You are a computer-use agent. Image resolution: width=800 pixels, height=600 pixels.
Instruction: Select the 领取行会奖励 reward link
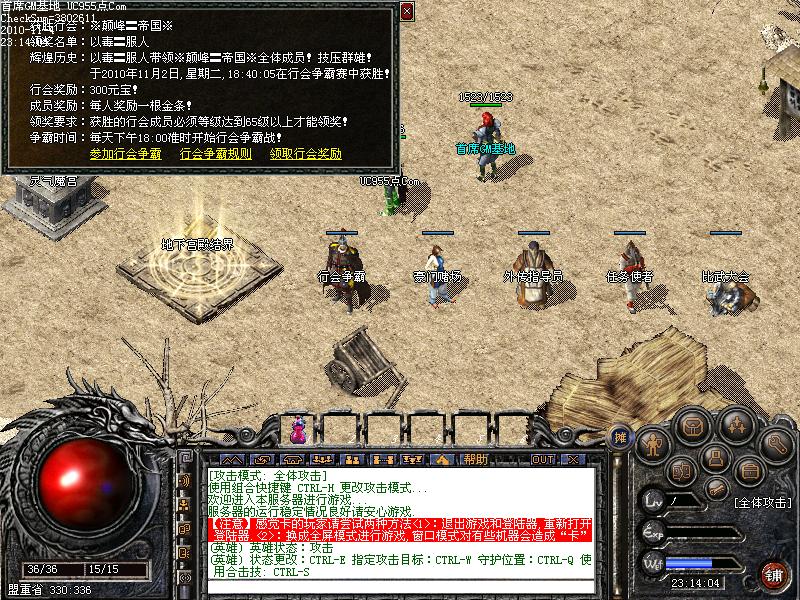pos(305,154)
